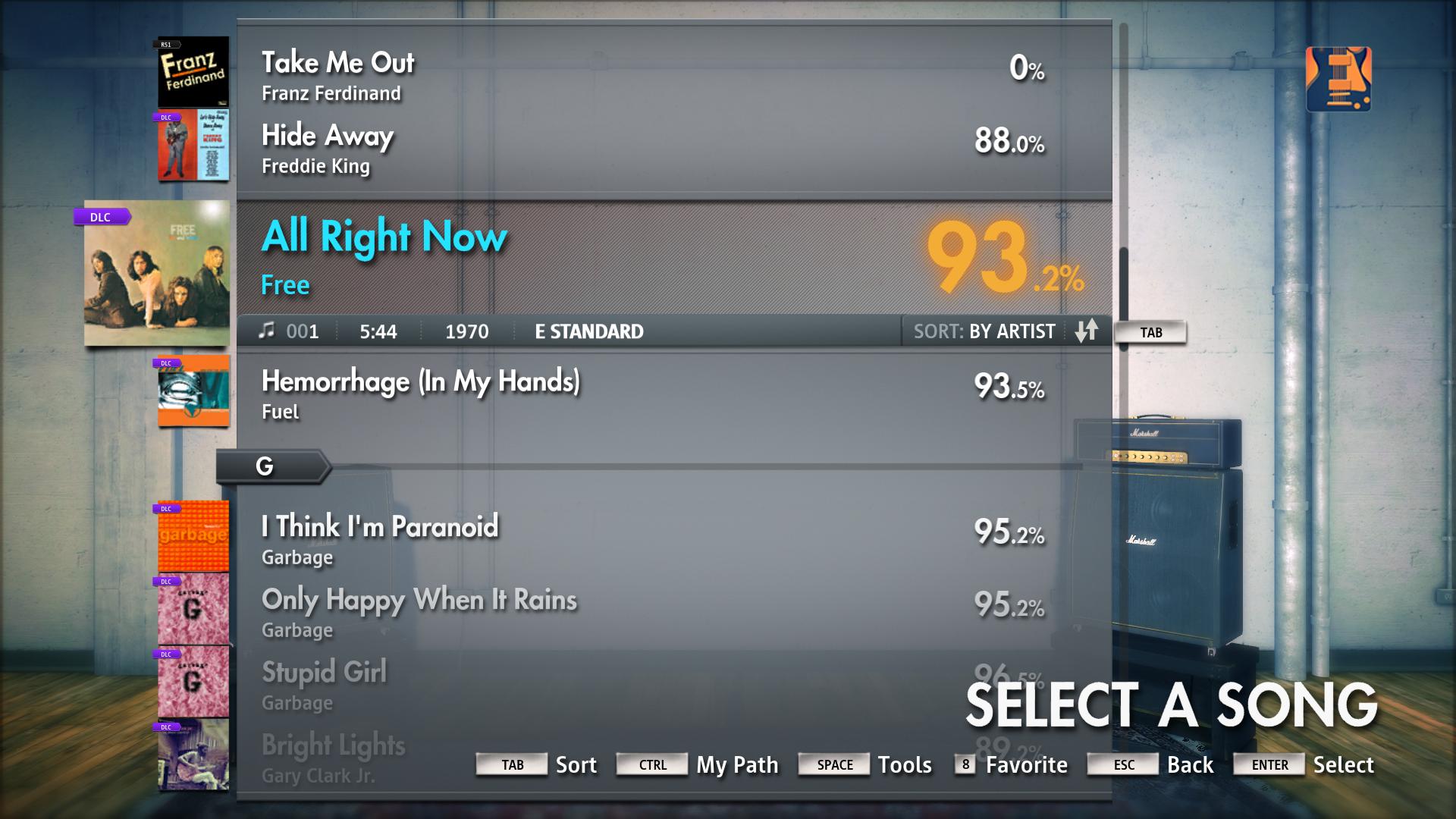Click the TAB key icon beside the sort indicator
The height and width of the screenshot is (819, 1456).
1150,331
